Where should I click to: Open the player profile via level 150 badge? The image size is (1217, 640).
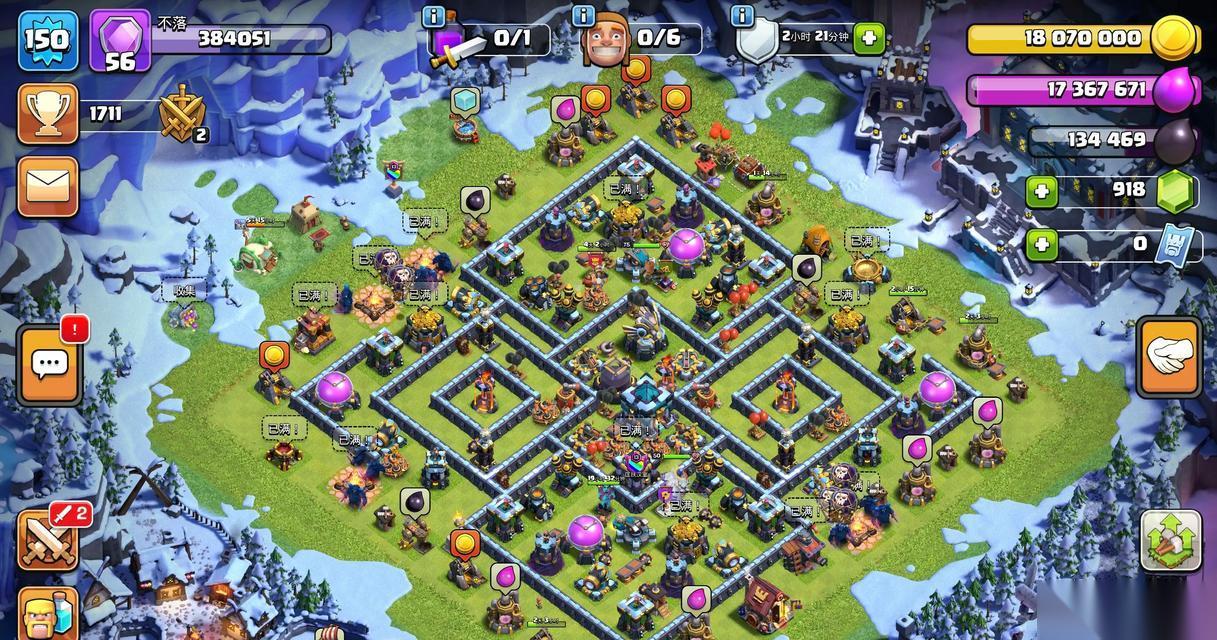point(46,39)
